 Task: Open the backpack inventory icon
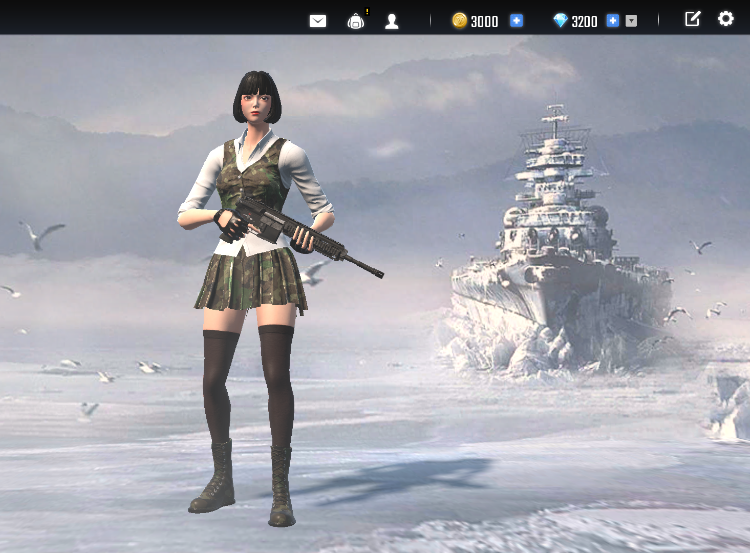click(356, 20)
